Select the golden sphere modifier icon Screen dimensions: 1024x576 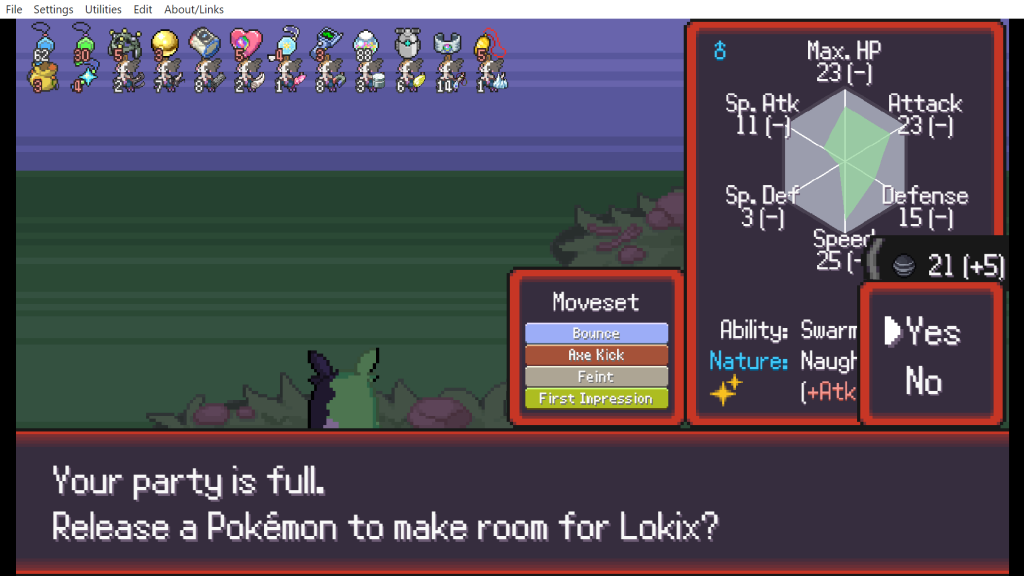click(164, 42)
